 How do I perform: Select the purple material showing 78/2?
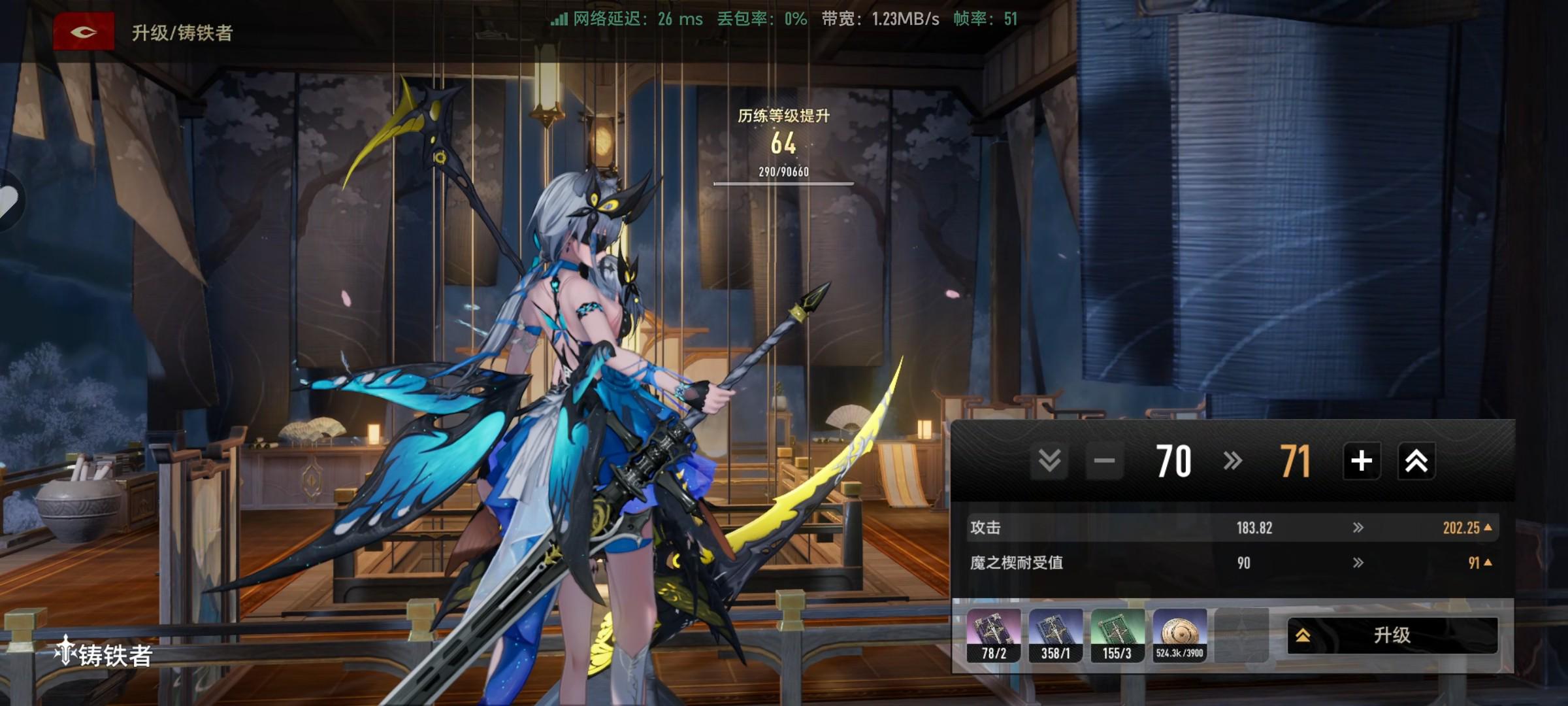[x=994, y=635]
